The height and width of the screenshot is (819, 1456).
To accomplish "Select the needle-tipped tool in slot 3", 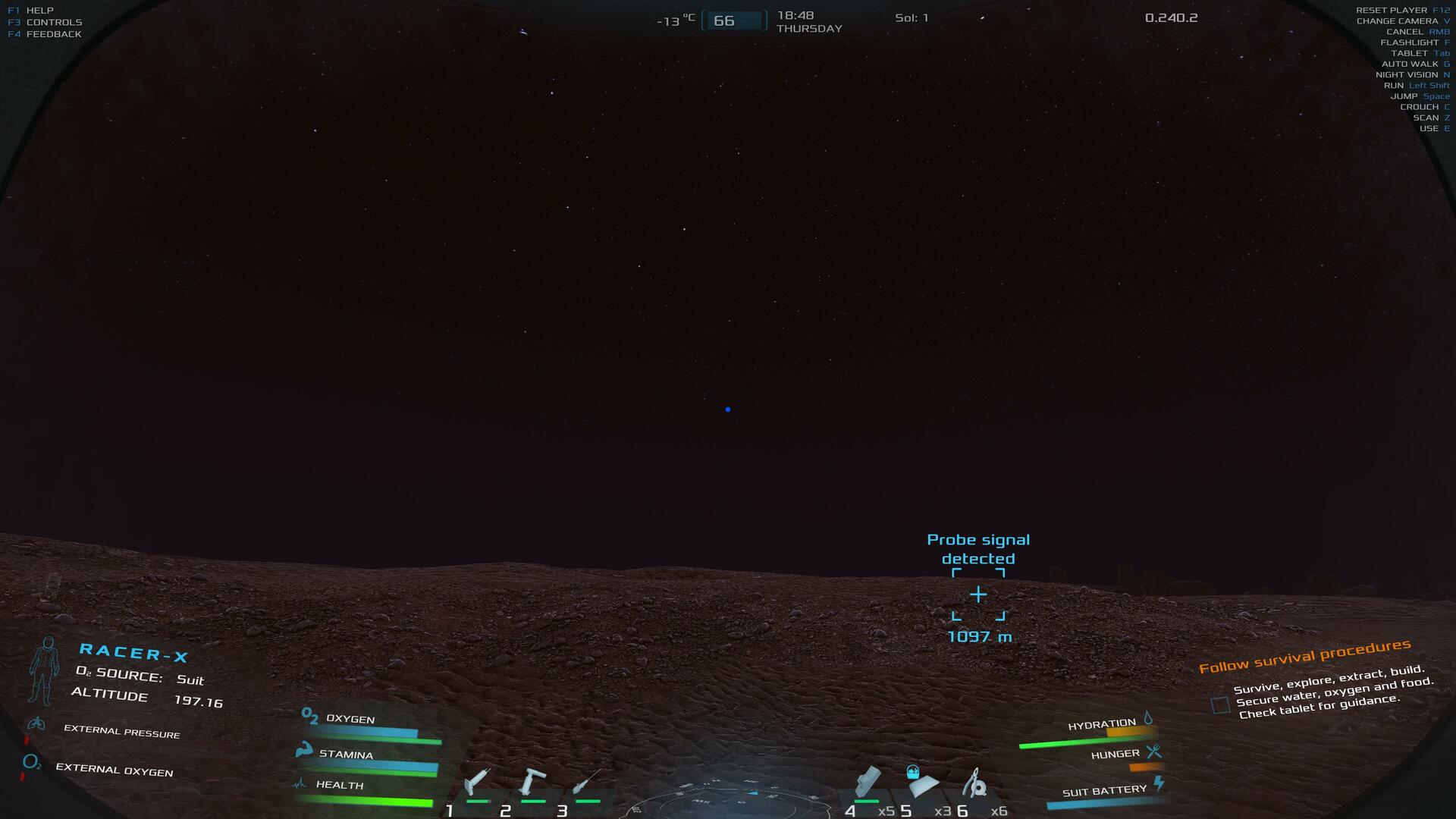I will point(586,782).
